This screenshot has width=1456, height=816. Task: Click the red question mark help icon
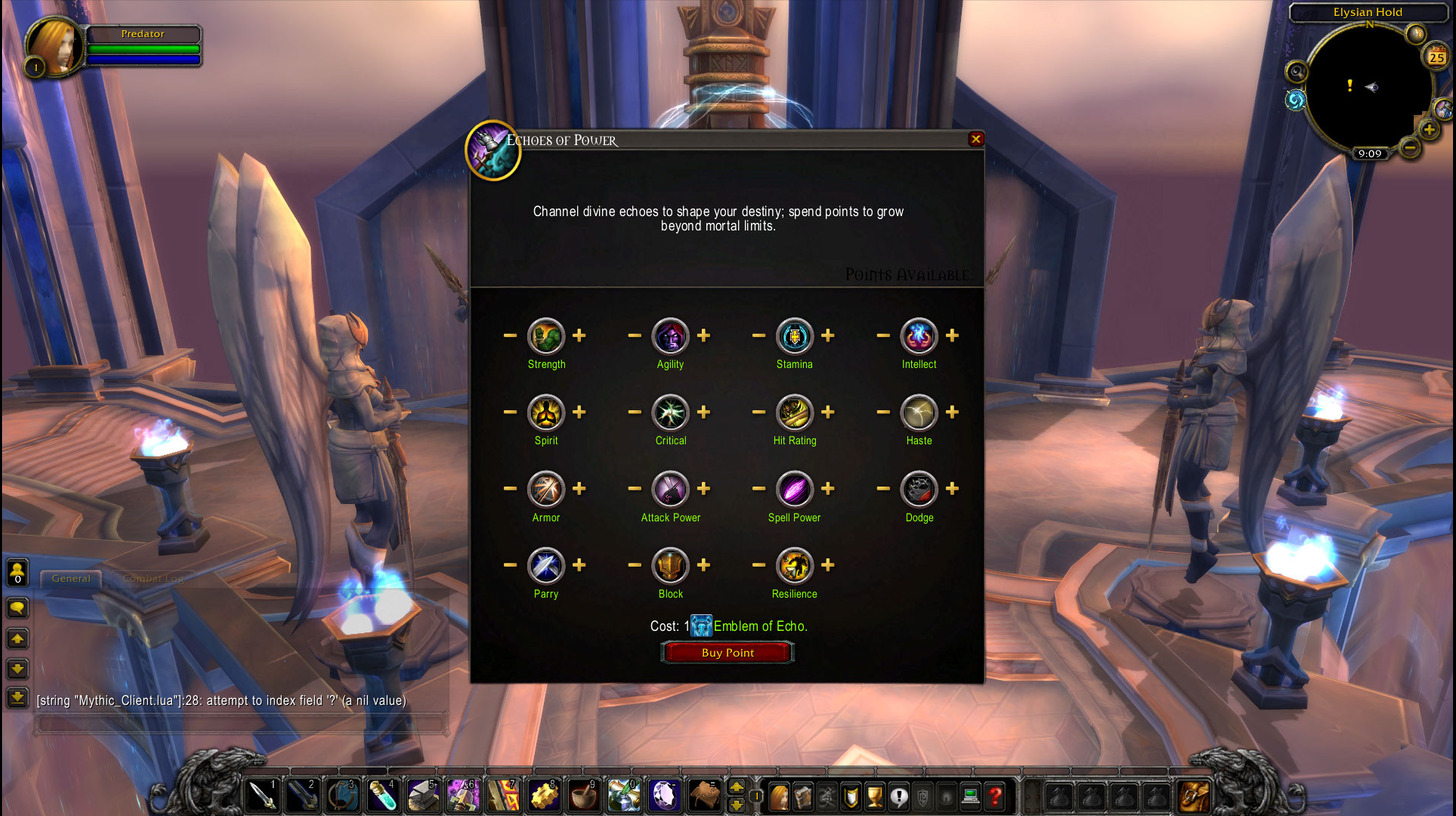click(x=994, y=796)
